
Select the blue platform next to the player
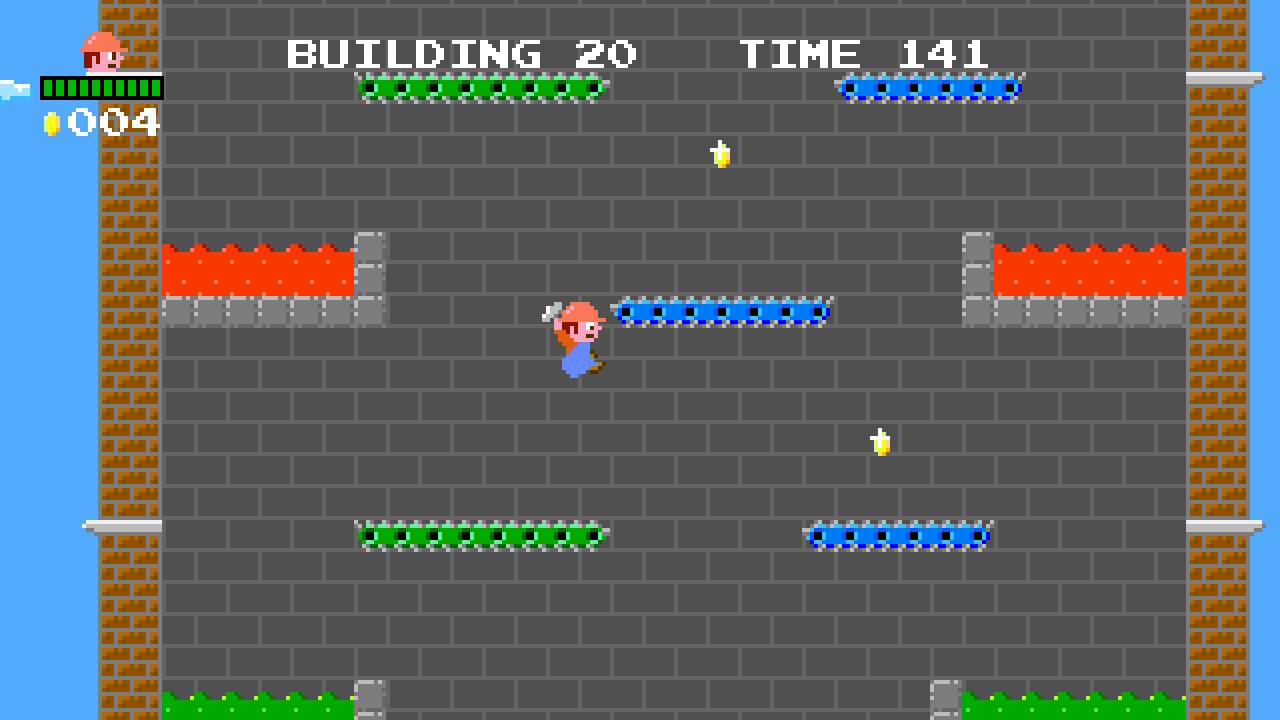click(722, 310)
